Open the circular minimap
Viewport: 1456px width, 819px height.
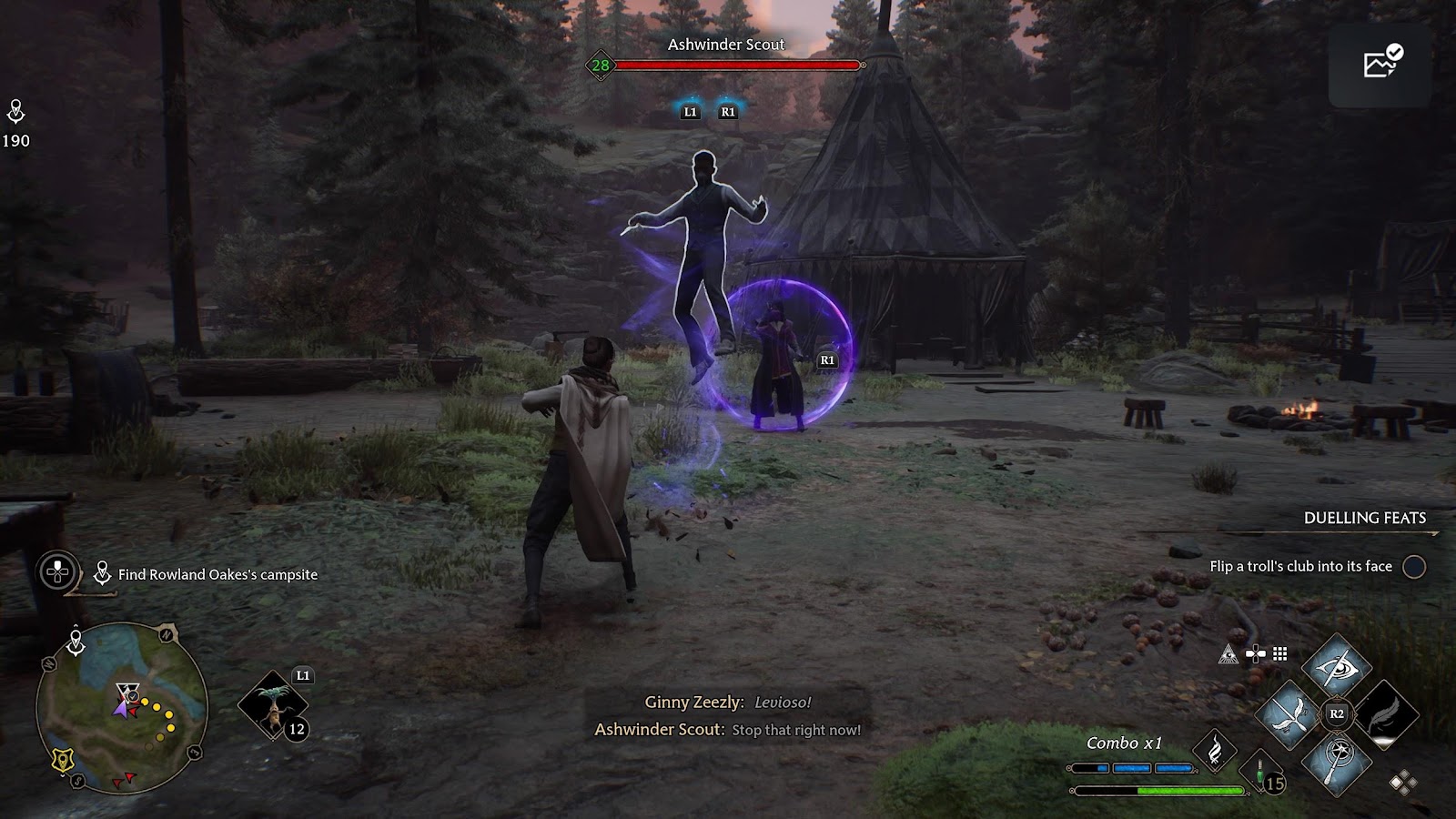click(x=121, y=708)
